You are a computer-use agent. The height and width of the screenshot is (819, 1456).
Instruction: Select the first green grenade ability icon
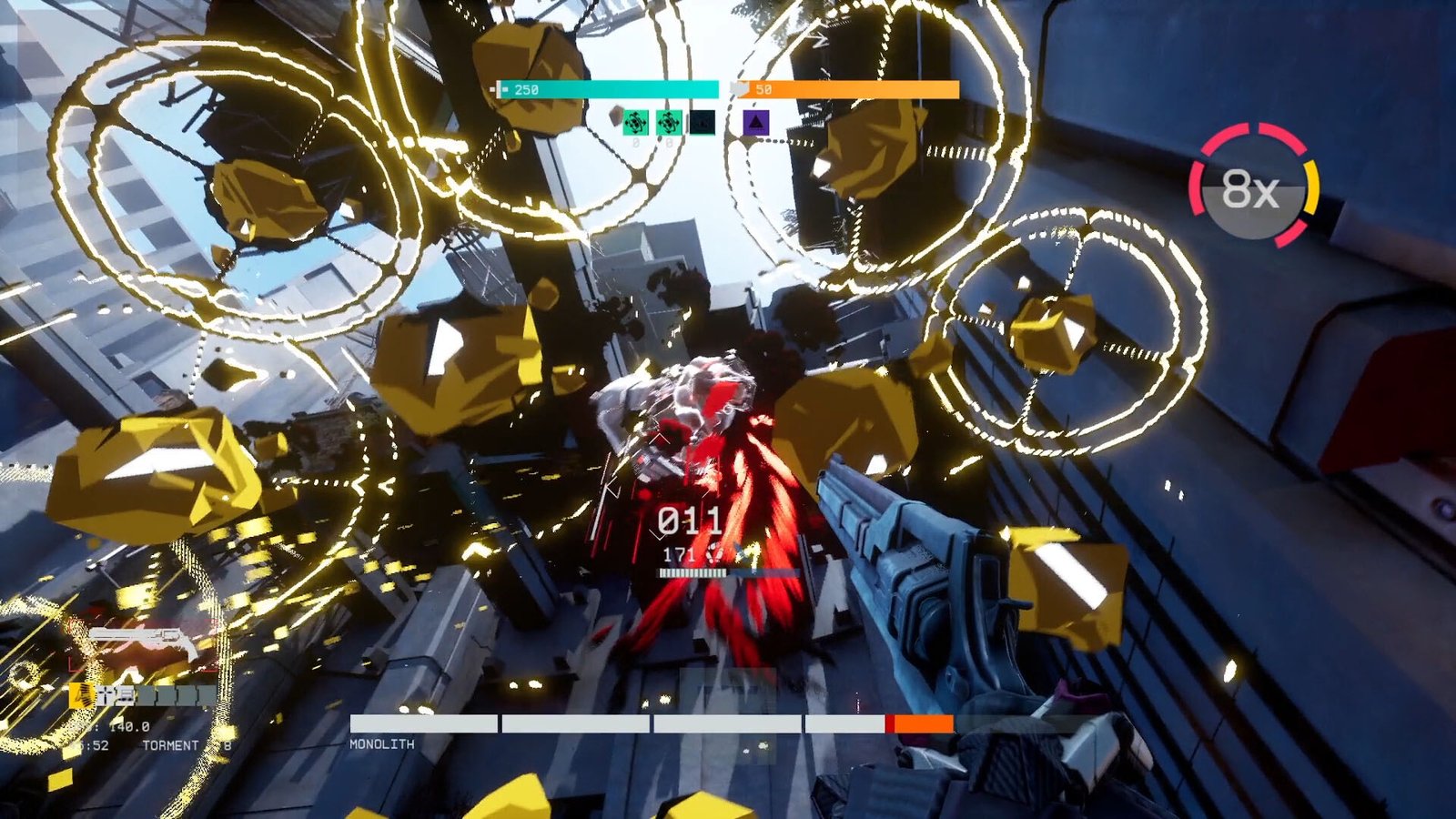(x=635, y=122)
